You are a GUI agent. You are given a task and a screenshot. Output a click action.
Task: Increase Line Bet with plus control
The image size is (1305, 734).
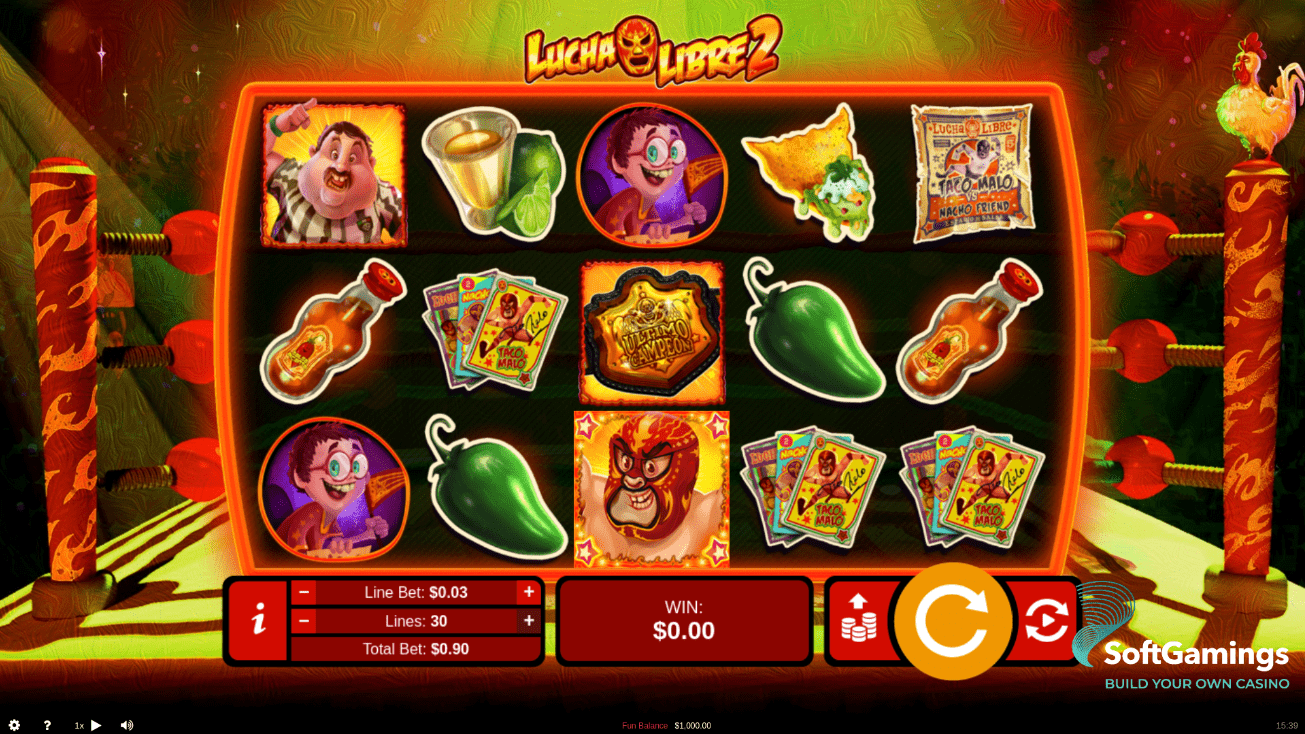click(x=527, y=592)
